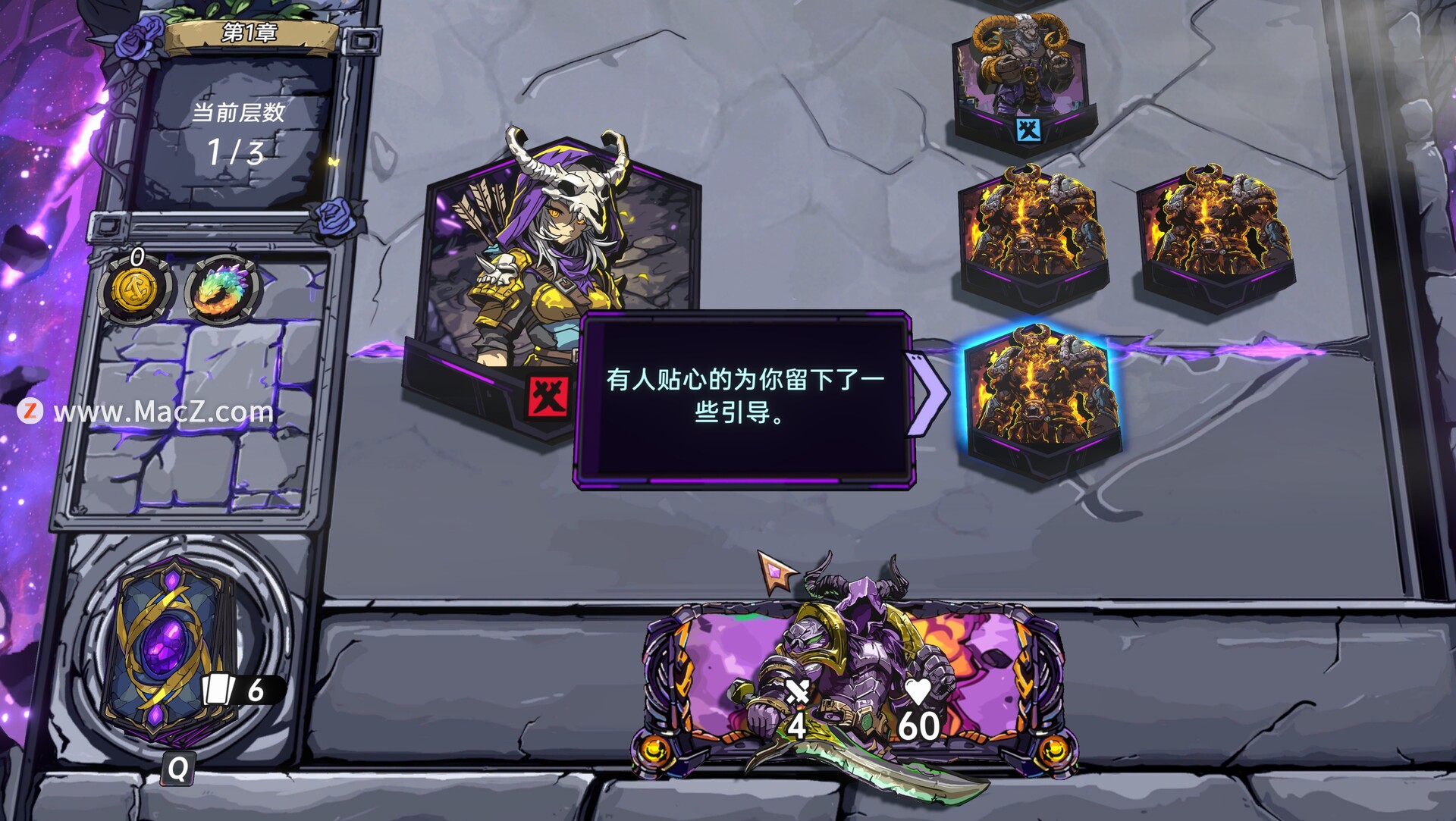
Task: Click the tutorial dialogue text box
Action: (x=743, y=396)
